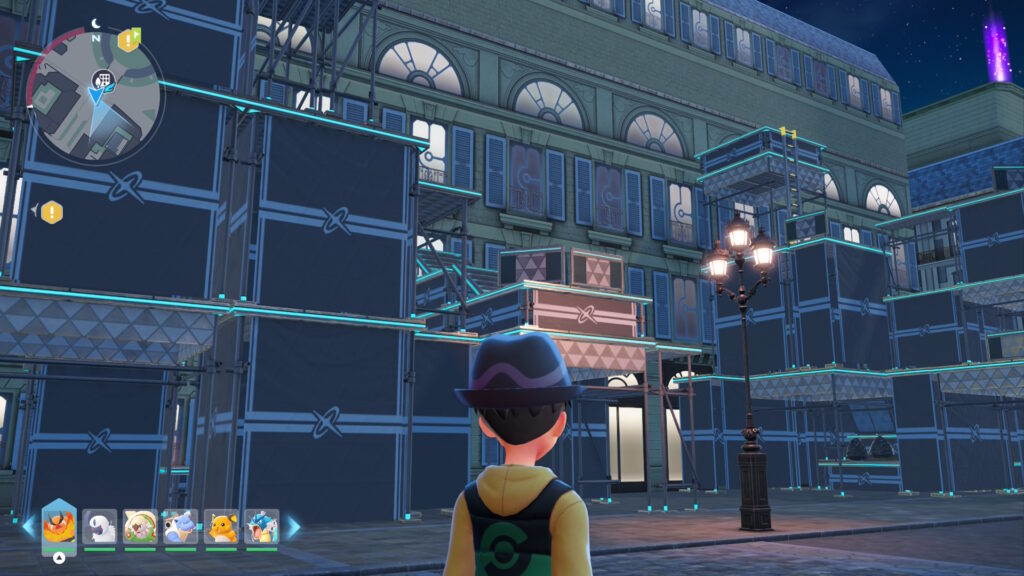Choose Absol from the party bar
1024x576 pixels.
[x=99, y=526]
